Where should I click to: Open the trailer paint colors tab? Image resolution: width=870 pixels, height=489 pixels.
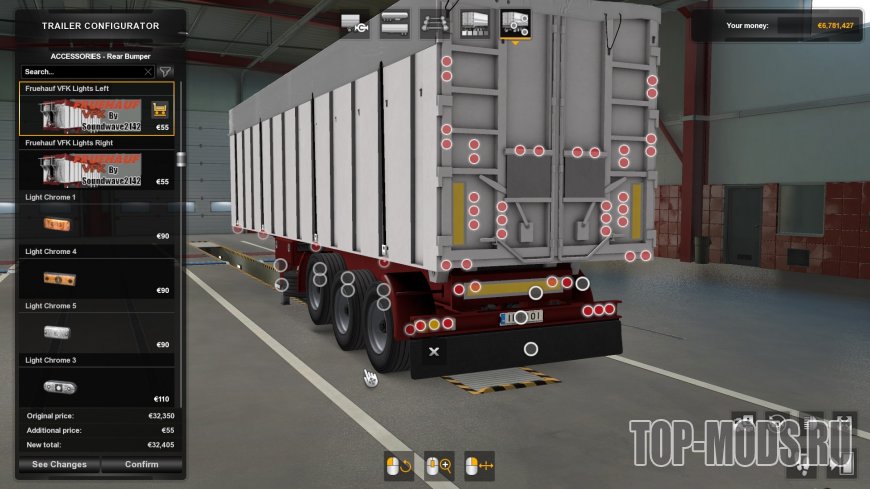[x=474, y=23]
